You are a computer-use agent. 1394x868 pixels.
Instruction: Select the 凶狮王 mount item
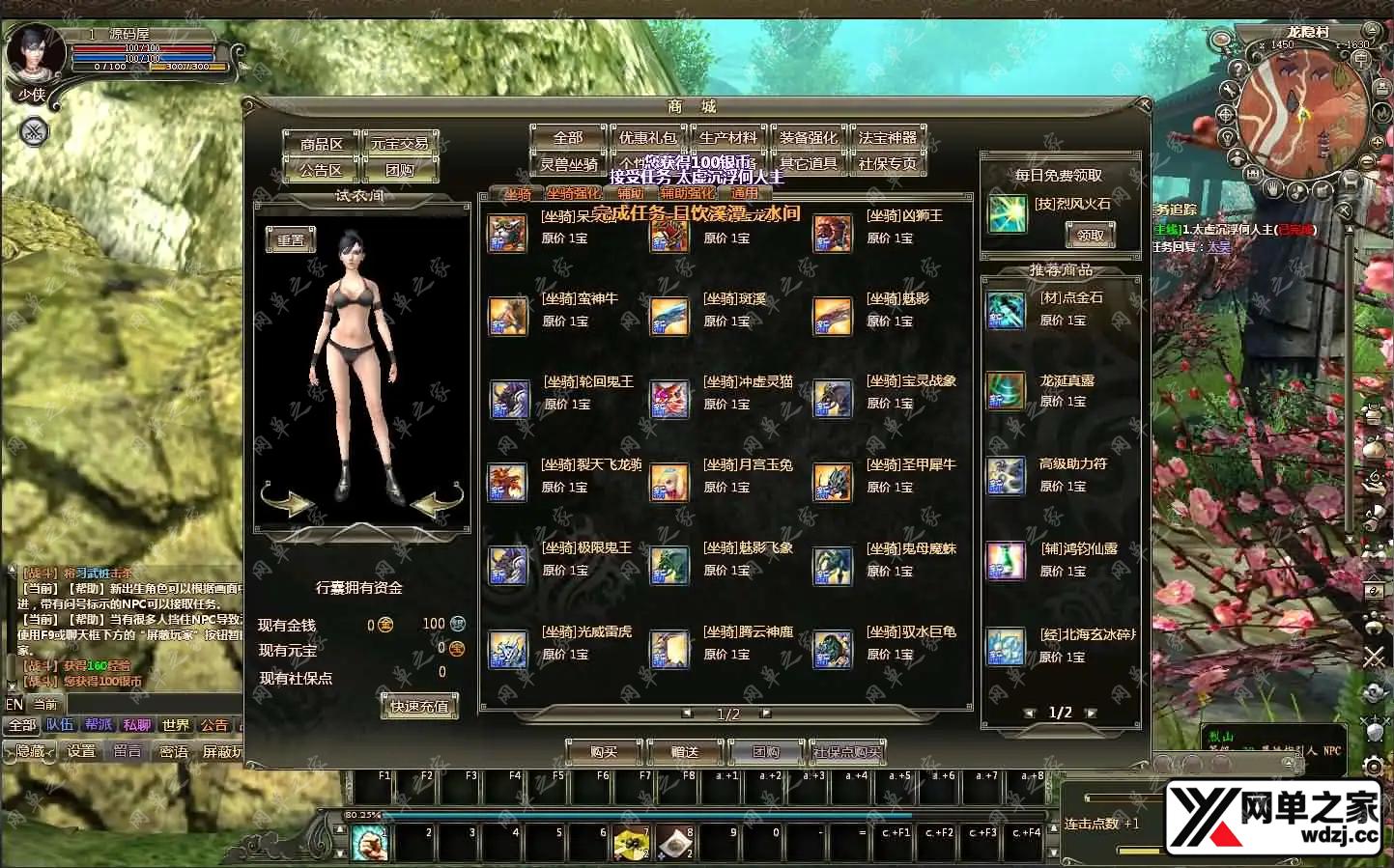coord(833,233)
